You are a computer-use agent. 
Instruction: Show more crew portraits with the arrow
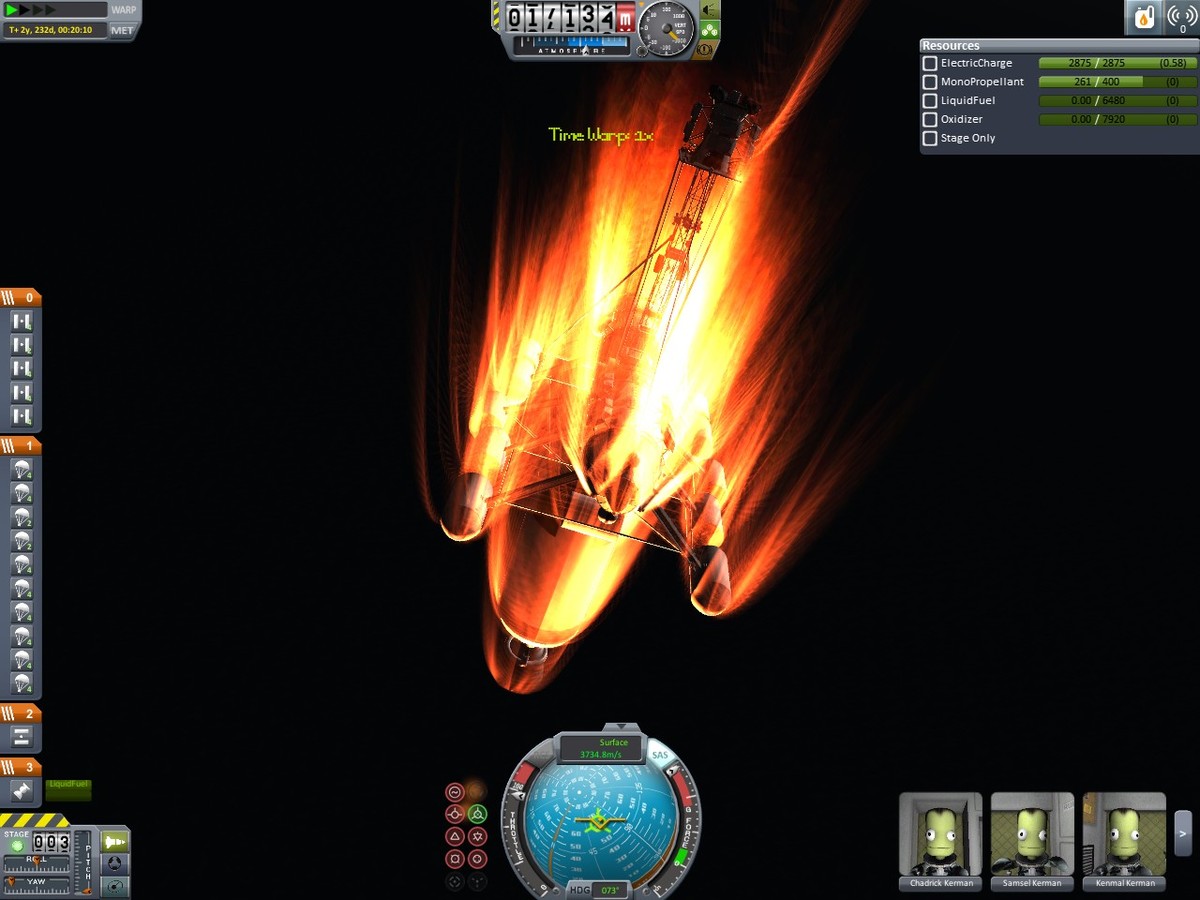pos(1182,832)
